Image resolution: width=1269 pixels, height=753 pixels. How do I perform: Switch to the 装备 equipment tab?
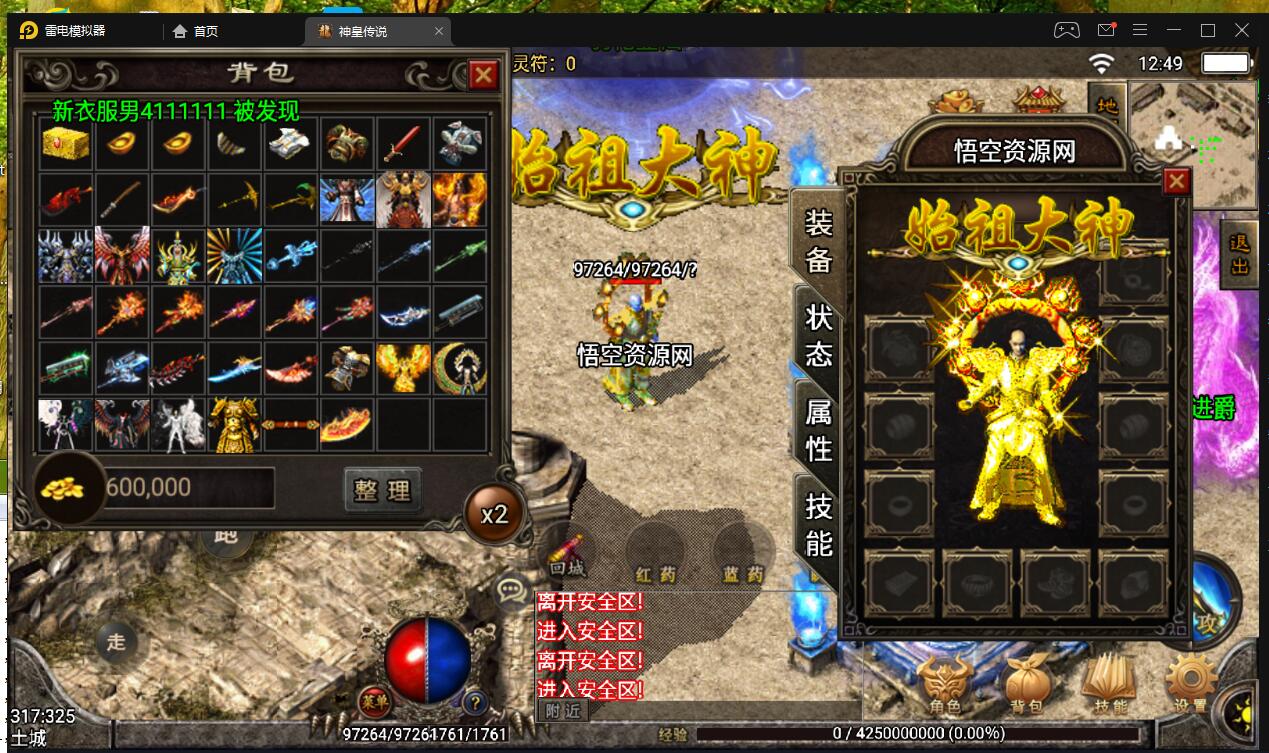pyautogui.click(x=818, y=240)
